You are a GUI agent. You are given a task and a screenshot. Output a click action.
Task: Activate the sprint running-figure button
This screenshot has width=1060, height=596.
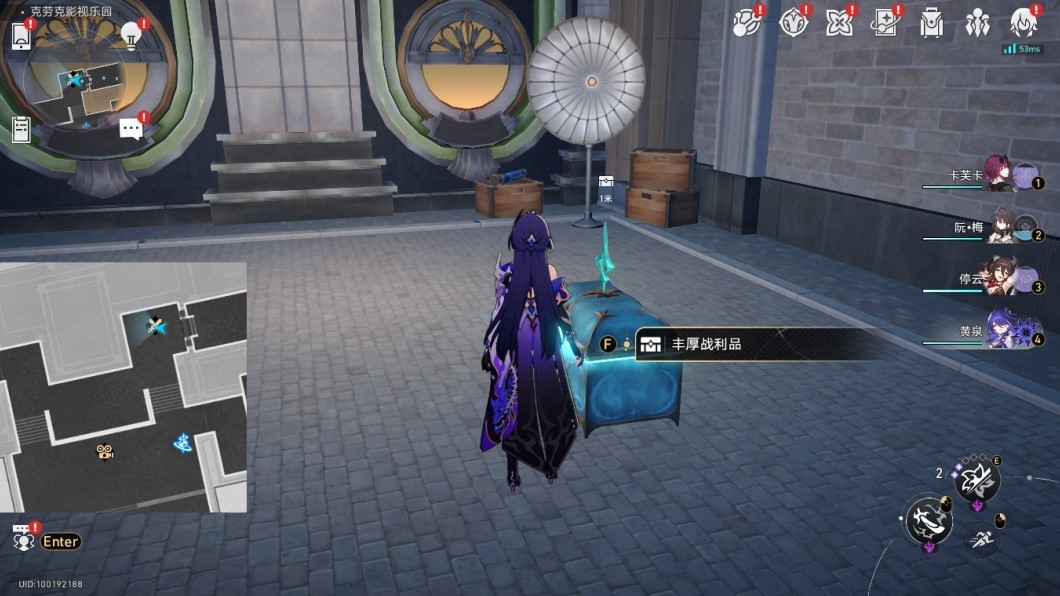coord(981,540)
